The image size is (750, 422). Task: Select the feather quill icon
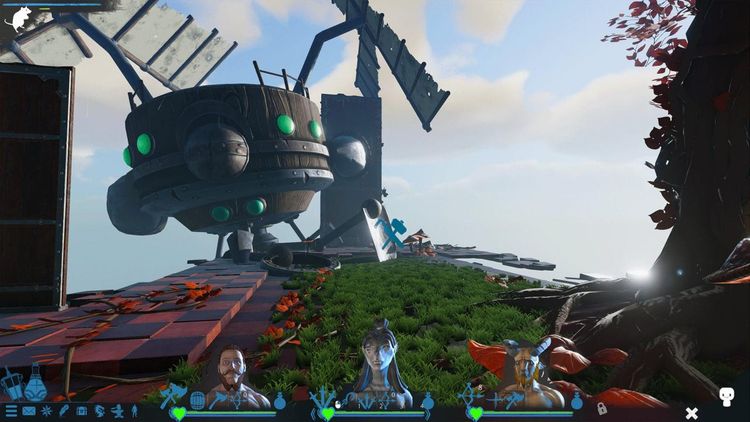pos(63,411)
